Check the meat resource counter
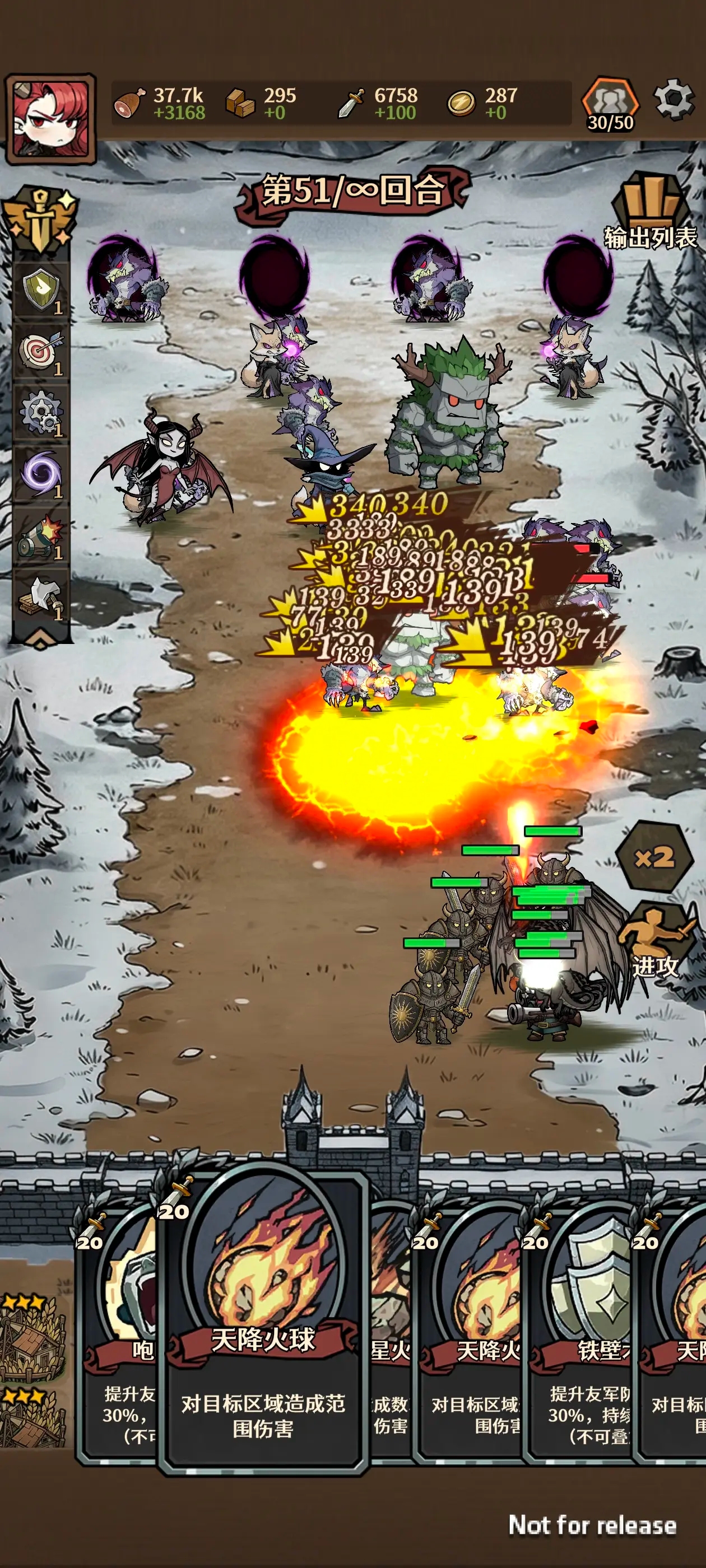The width and height of the screenshot is (706, 1568). (x=160, y=104)
